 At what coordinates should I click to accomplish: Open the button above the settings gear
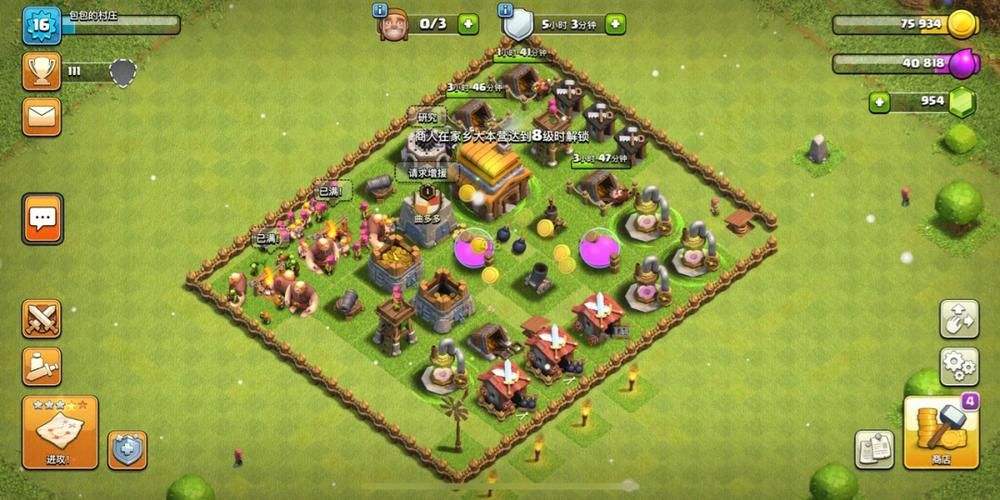959,319
